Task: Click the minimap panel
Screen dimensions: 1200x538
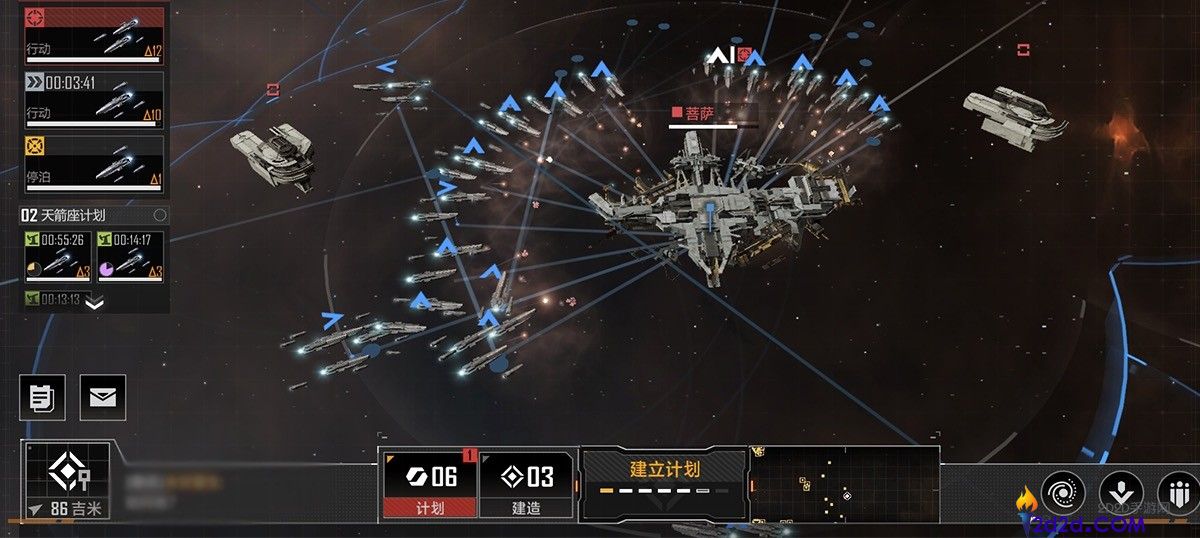Action: (844, 484)
